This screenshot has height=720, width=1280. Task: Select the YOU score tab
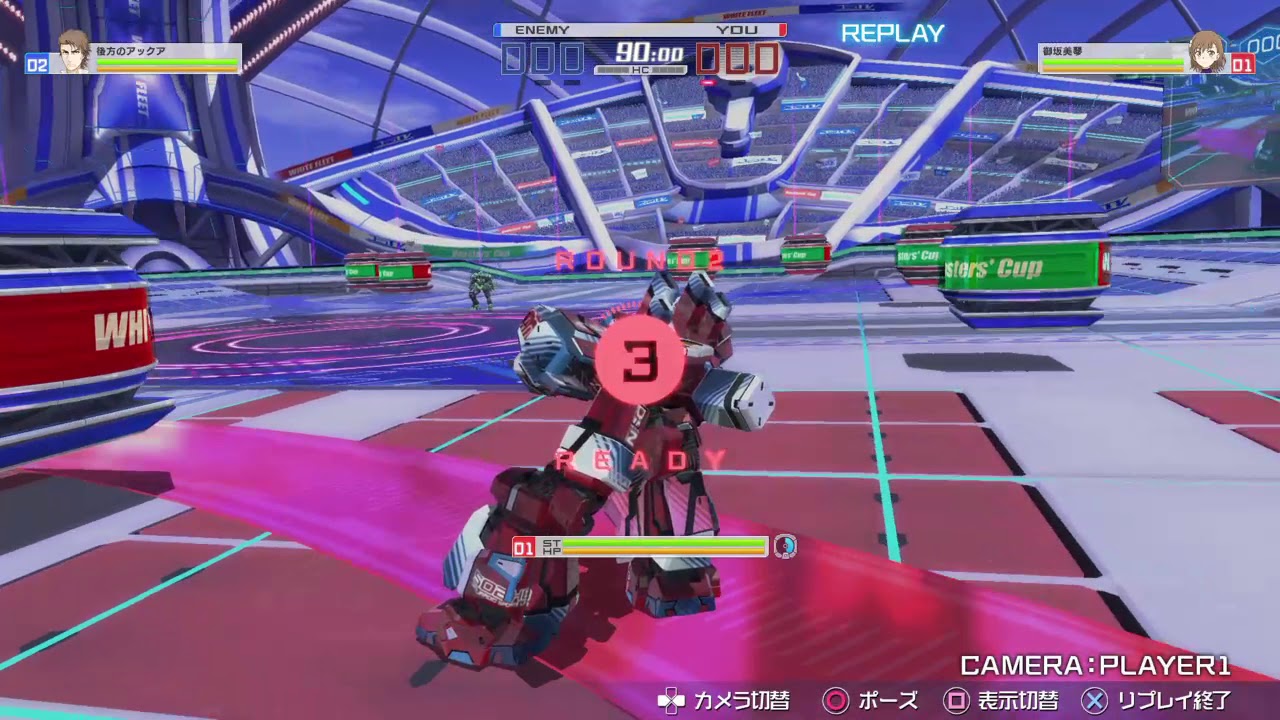[740, 30]
